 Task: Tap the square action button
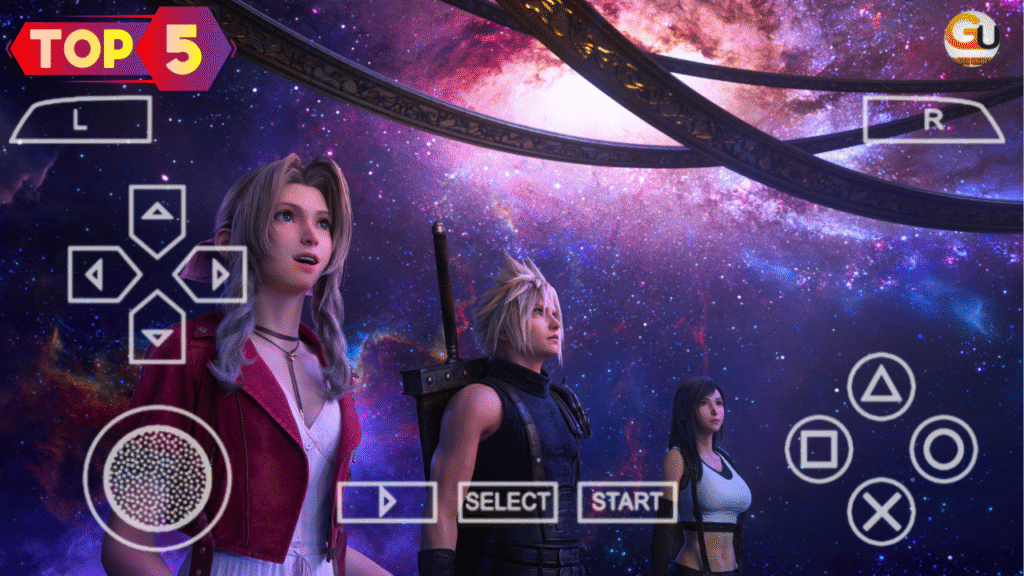[819, 449]
